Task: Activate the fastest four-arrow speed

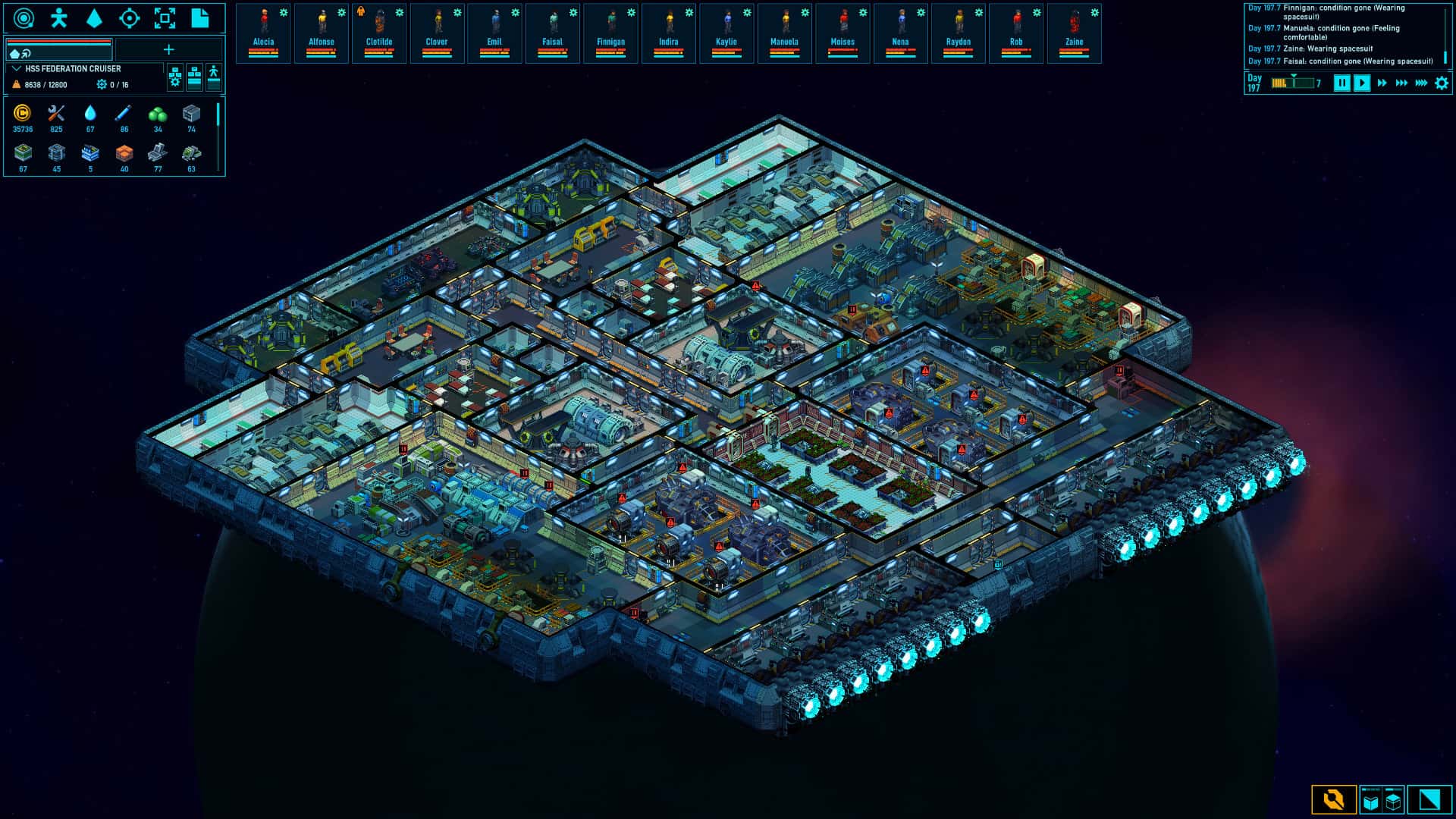Action: point(1421,83)
